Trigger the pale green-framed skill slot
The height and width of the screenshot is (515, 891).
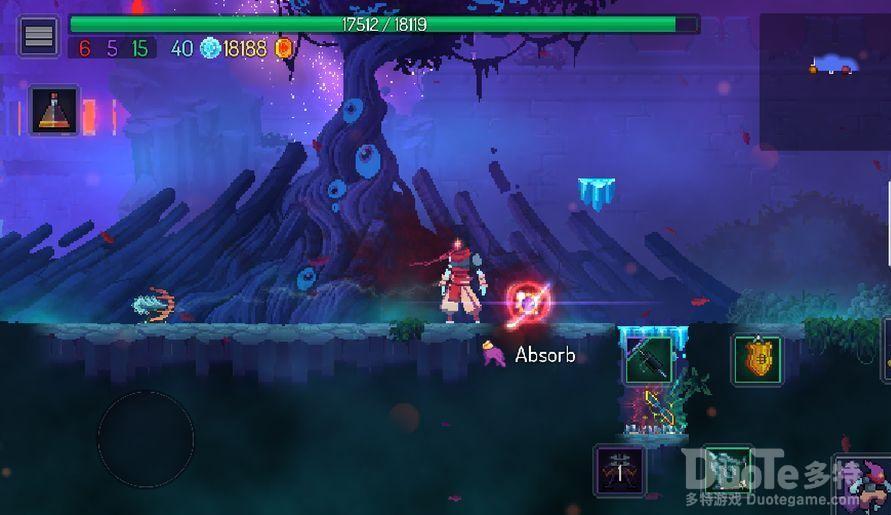[x=726, y=469]
